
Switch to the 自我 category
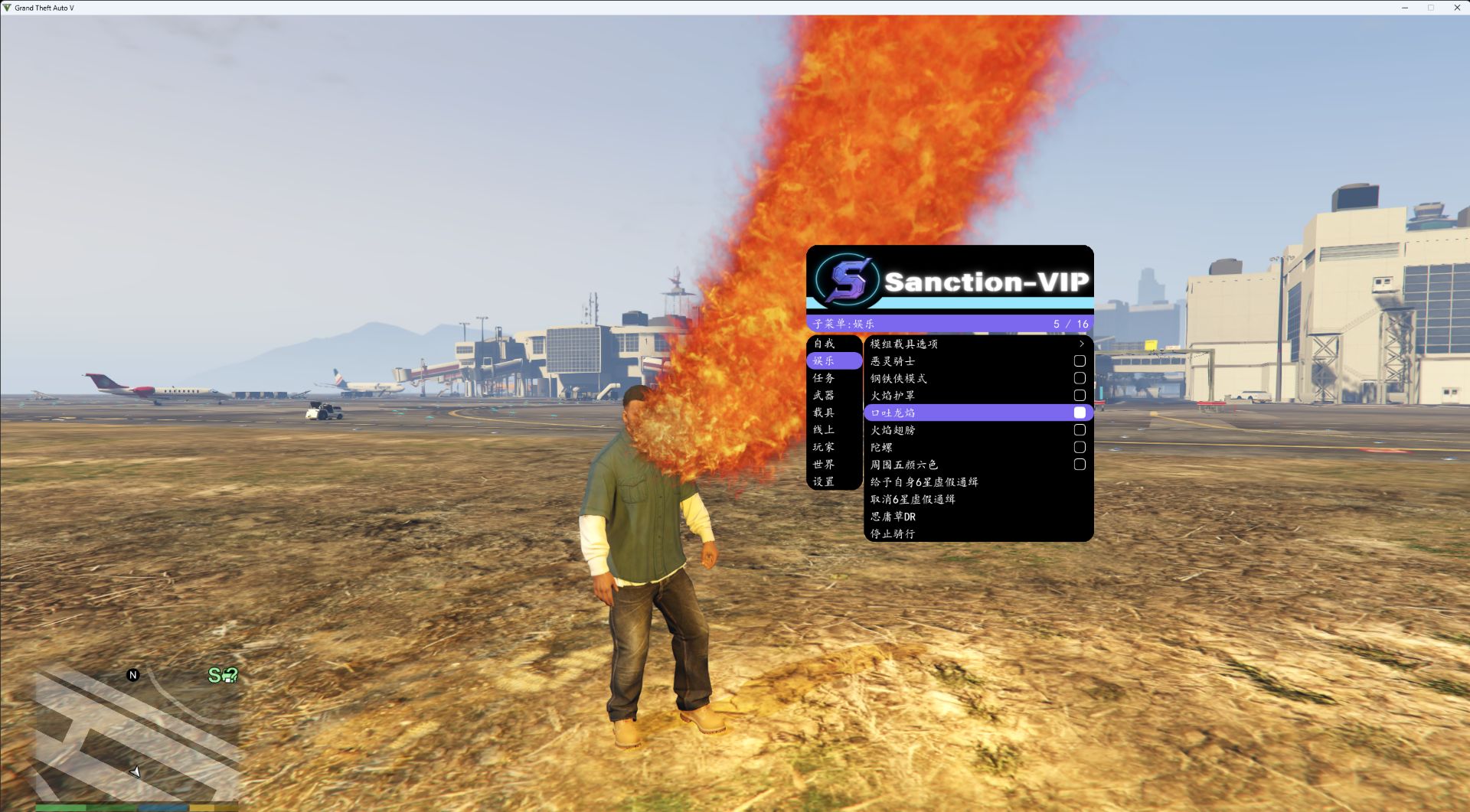825,344
